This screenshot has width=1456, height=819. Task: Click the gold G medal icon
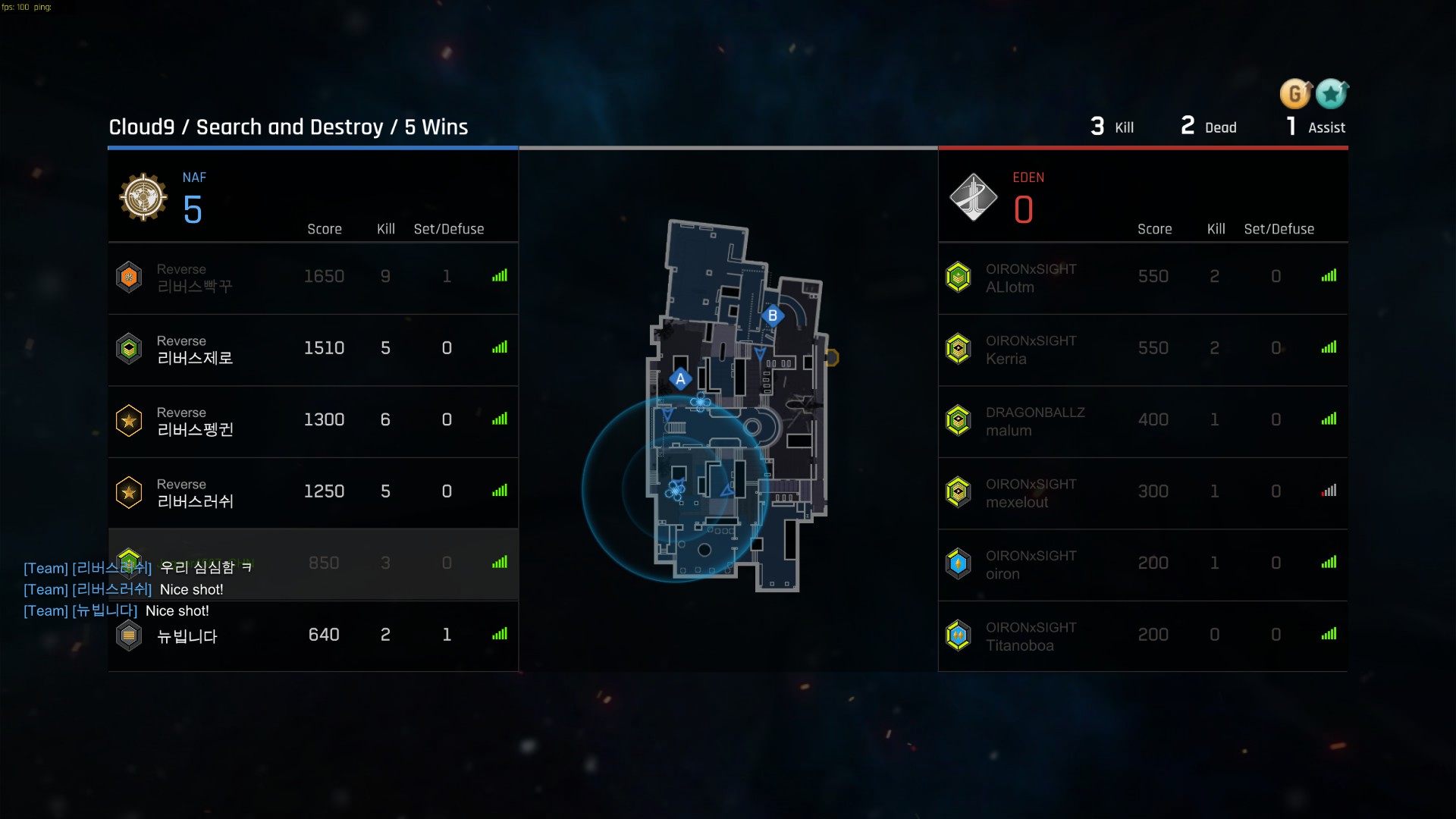(1295, 94)
